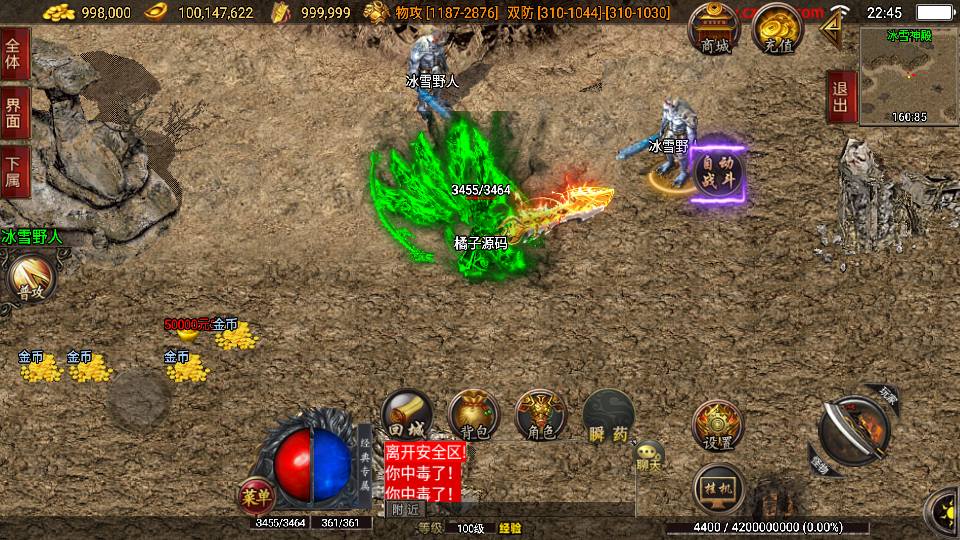Open the 商城 shop
The width and height of the screenshot is (960, 540).
(715, 31)
